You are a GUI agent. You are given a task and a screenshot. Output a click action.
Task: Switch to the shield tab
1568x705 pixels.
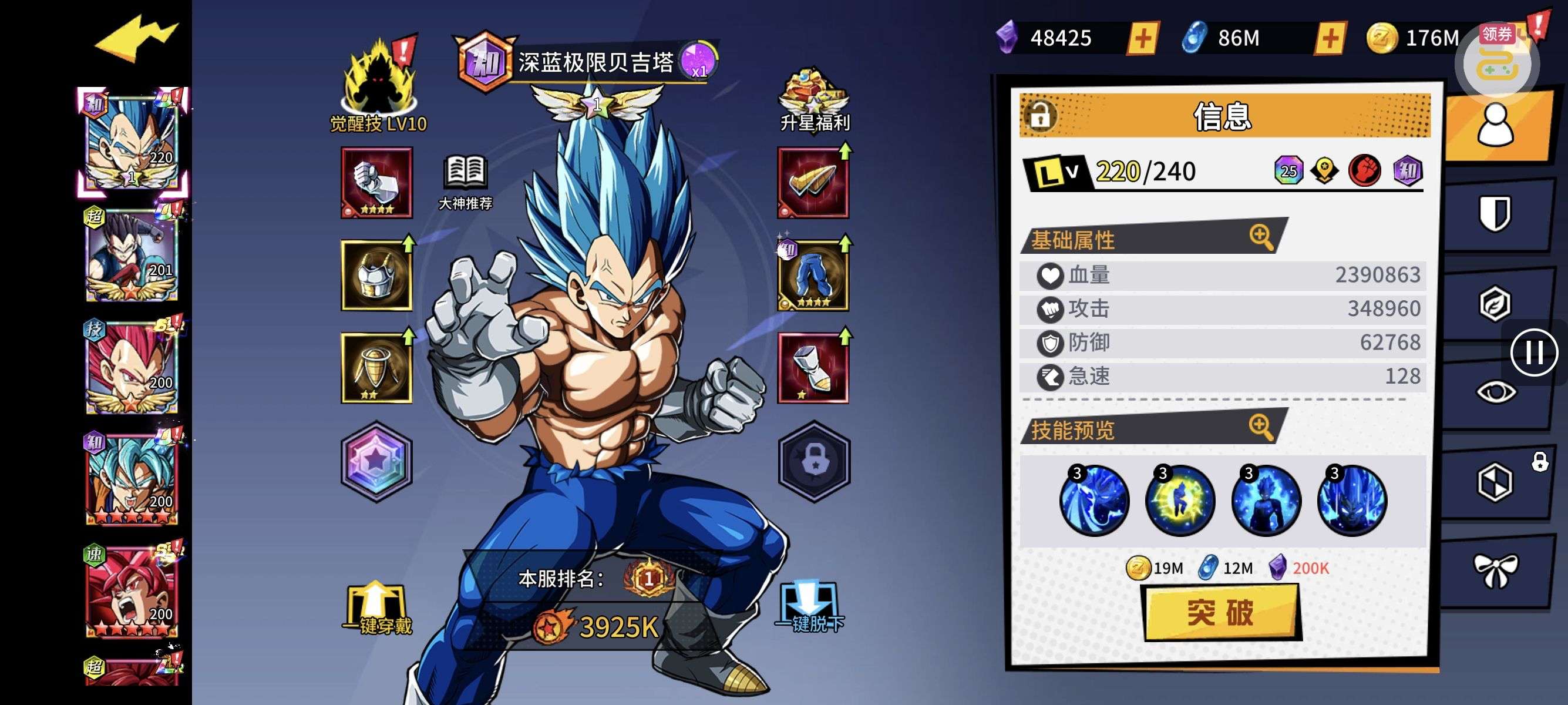pyautogui.click(x=1495, y=213)
